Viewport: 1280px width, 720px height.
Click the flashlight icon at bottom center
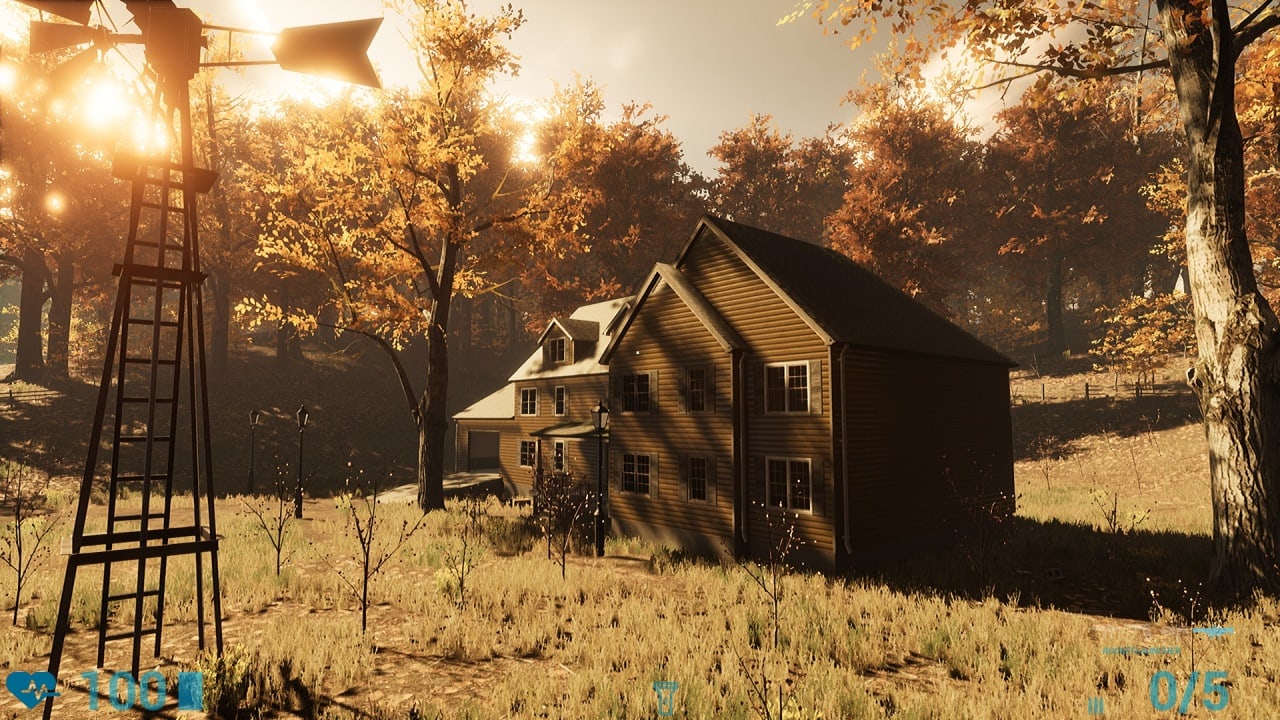click(x=665, y=696)
